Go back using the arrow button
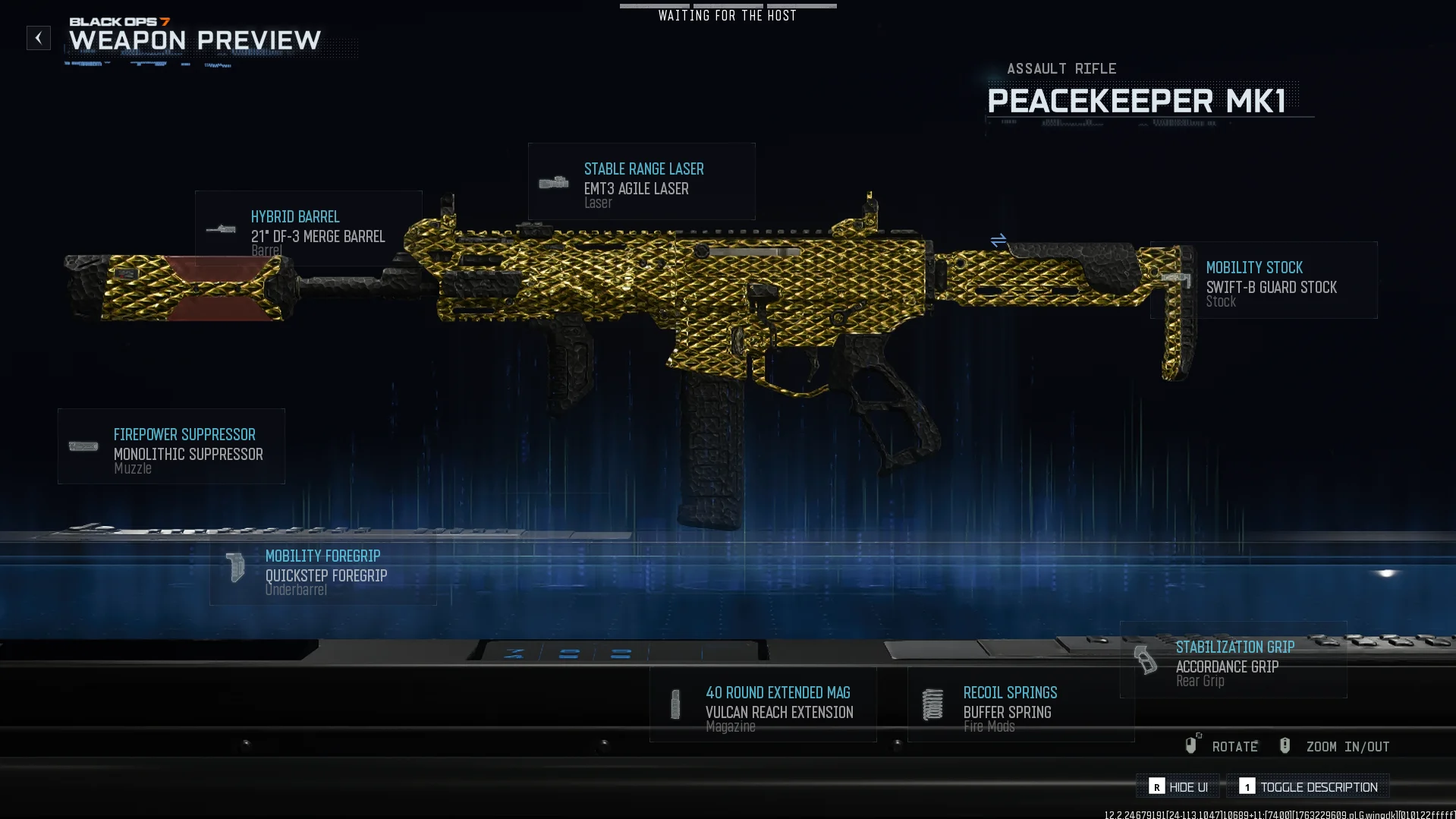Image resolution: width=1456 pixels, height=819 pixels. point(39,38)
